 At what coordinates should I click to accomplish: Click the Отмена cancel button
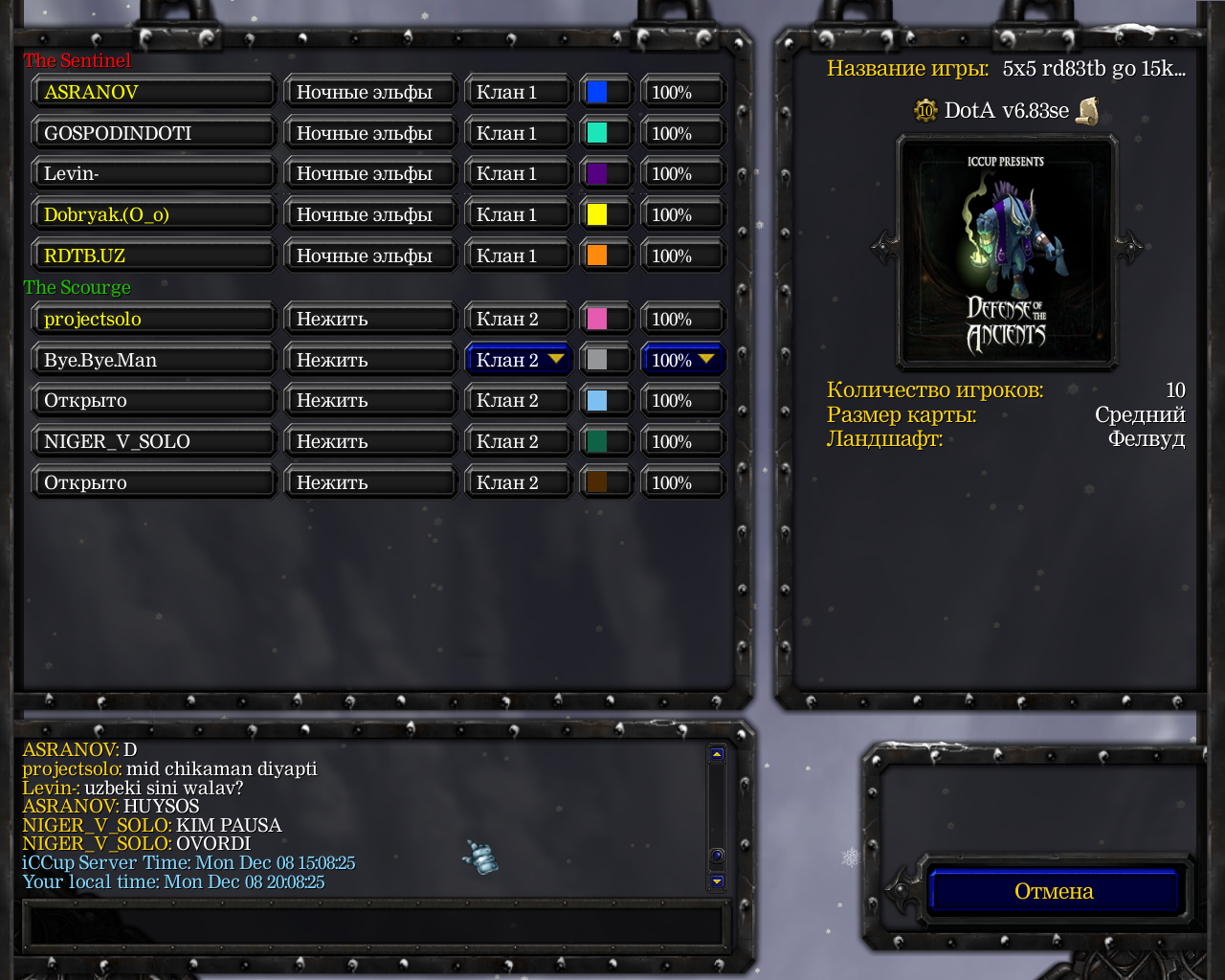point(1054,891)
